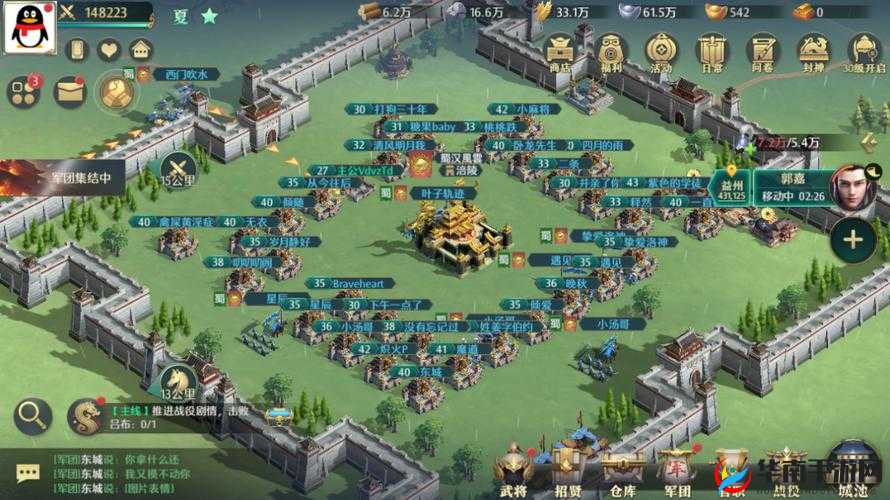Click the magnifying glass search button

(32, 416)
